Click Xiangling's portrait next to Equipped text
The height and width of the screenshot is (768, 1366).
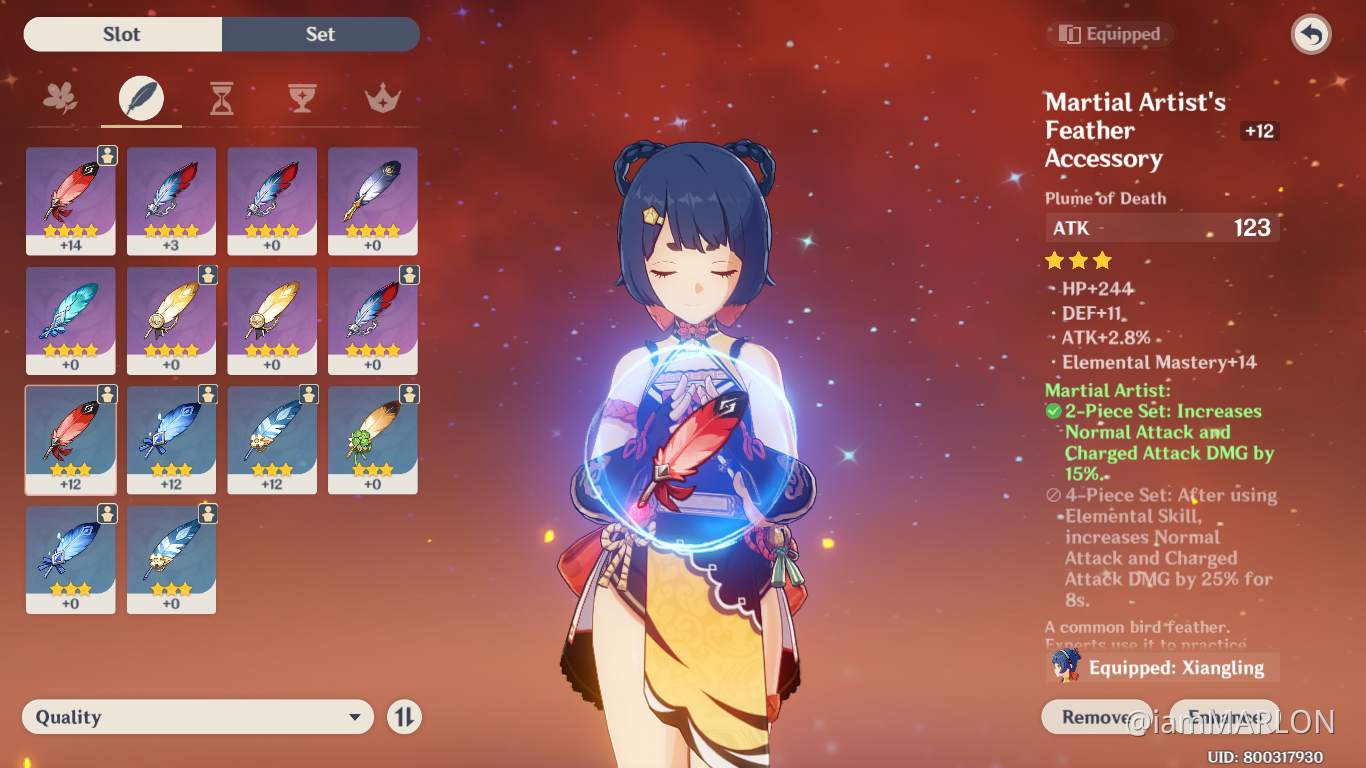tap(1069, 666)
